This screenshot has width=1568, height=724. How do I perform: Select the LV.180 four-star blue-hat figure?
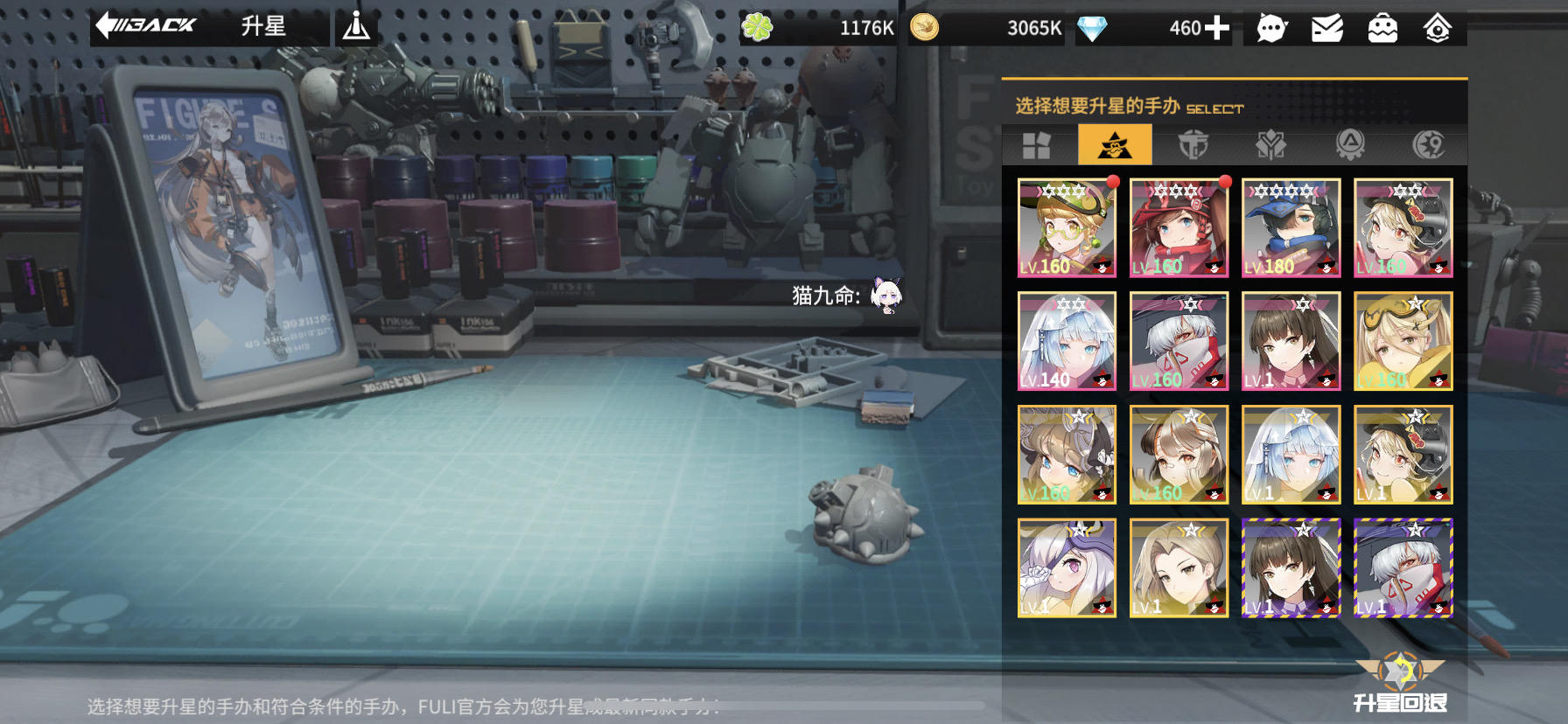pos(1291,228)
